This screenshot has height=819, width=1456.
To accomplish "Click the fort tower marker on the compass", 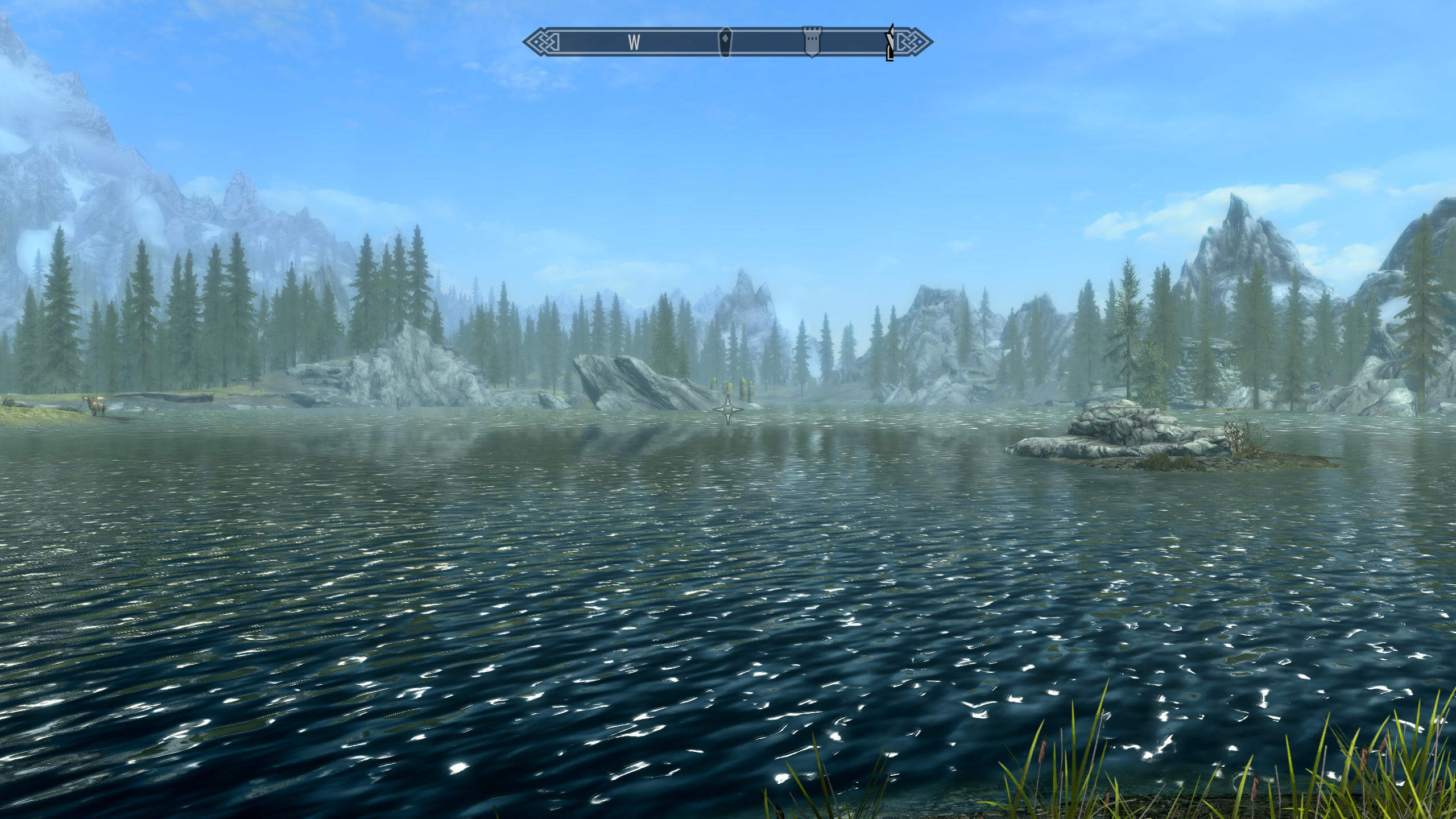I will pos(812,42).
